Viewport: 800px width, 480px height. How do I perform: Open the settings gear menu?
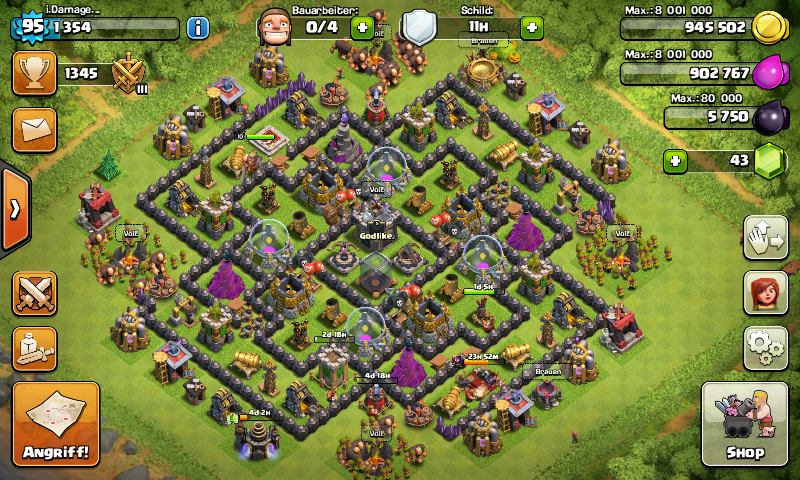tap(764, 347)
